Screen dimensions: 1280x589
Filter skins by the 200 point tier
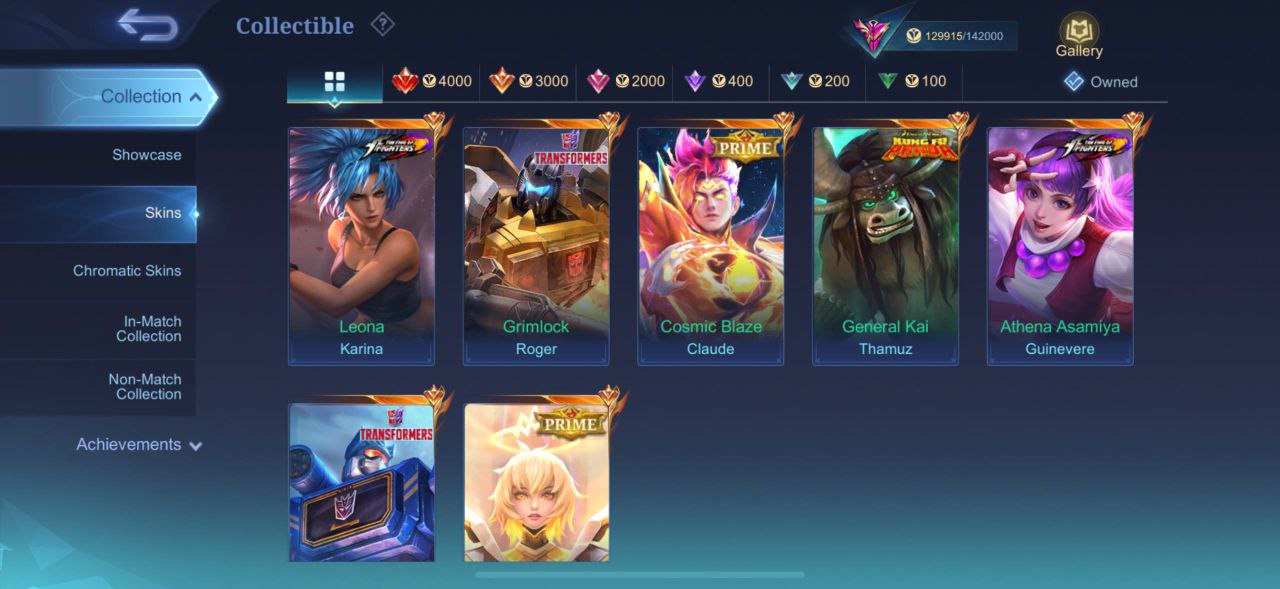pos(816,82)
